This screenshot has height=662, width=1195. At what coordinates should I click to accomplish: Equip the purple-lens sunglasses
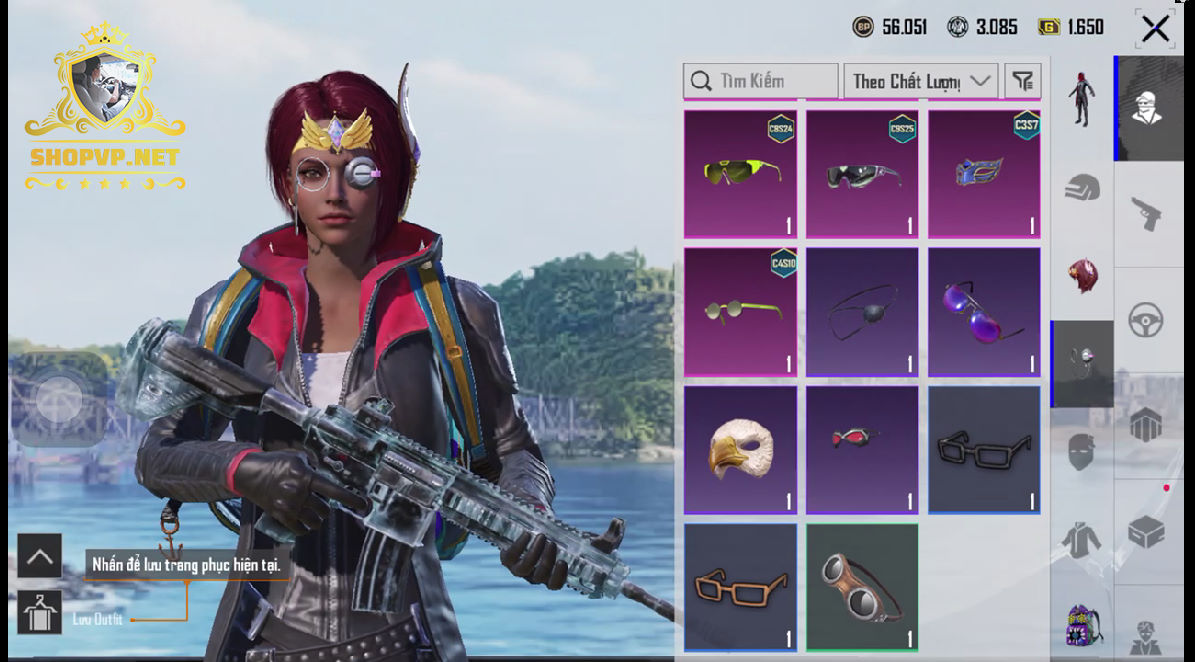click(x=984, y=312)
